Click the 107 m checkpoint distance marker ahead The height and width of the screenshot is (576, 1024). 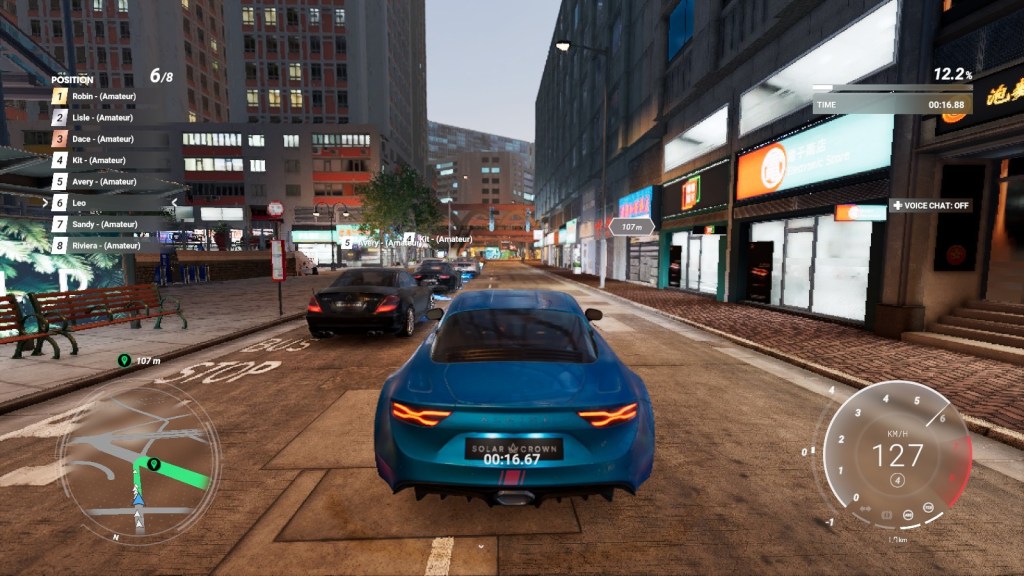tap(631, 227)
